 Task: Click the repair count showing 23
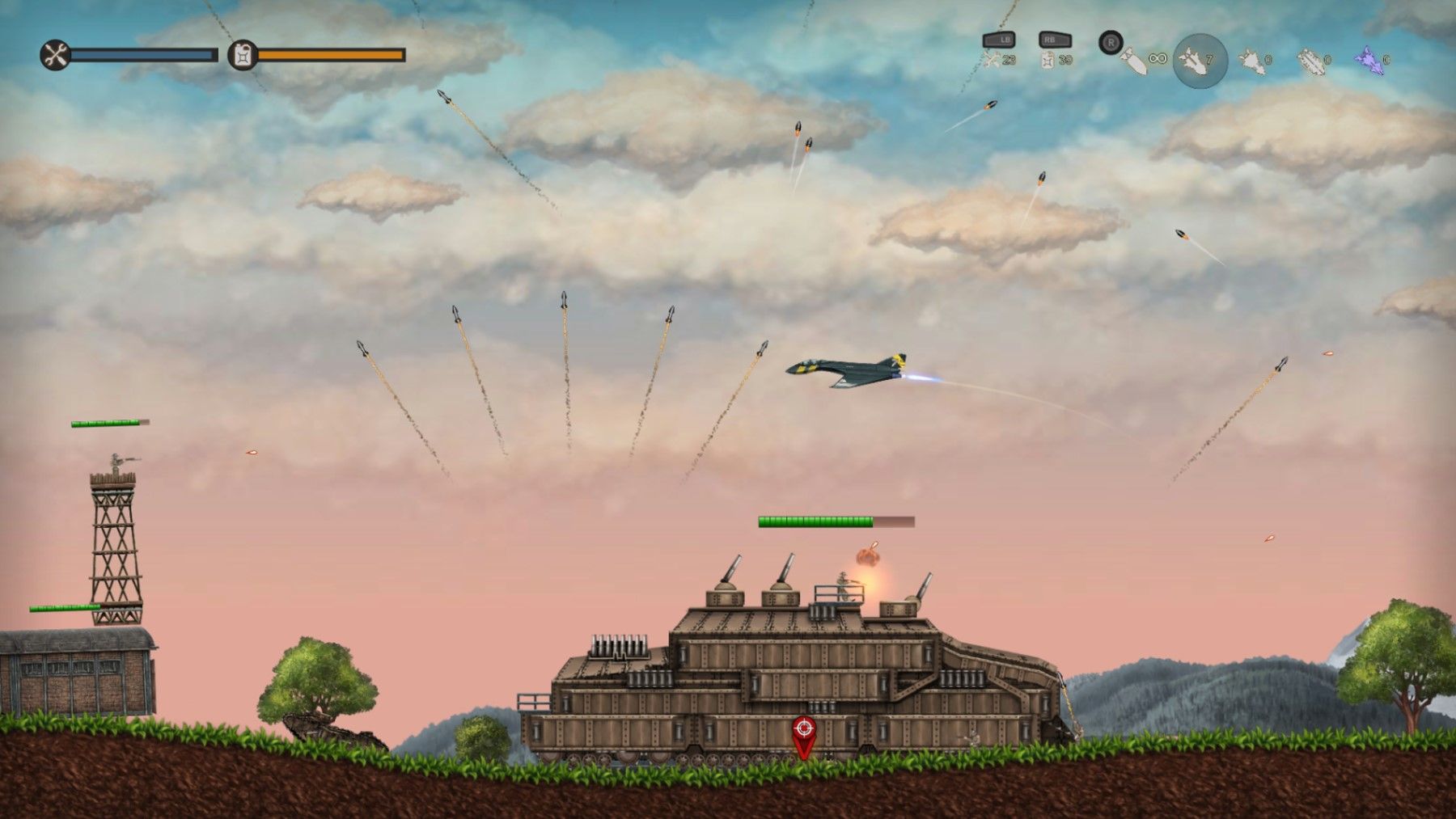click(x=1009, y=60)
